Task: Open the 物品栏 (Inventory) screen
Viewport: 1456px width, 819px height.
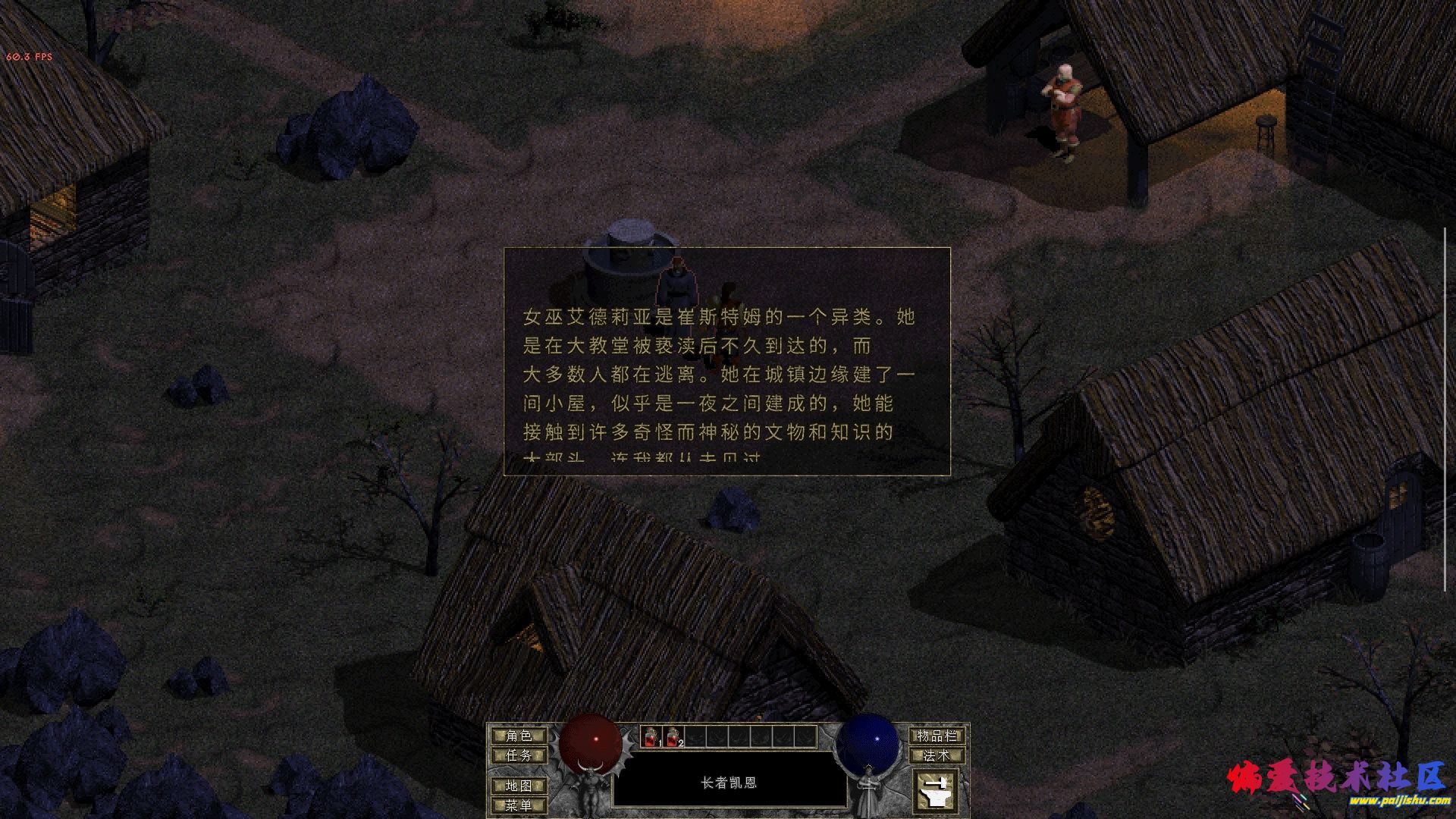Action: tap(937, 735)
